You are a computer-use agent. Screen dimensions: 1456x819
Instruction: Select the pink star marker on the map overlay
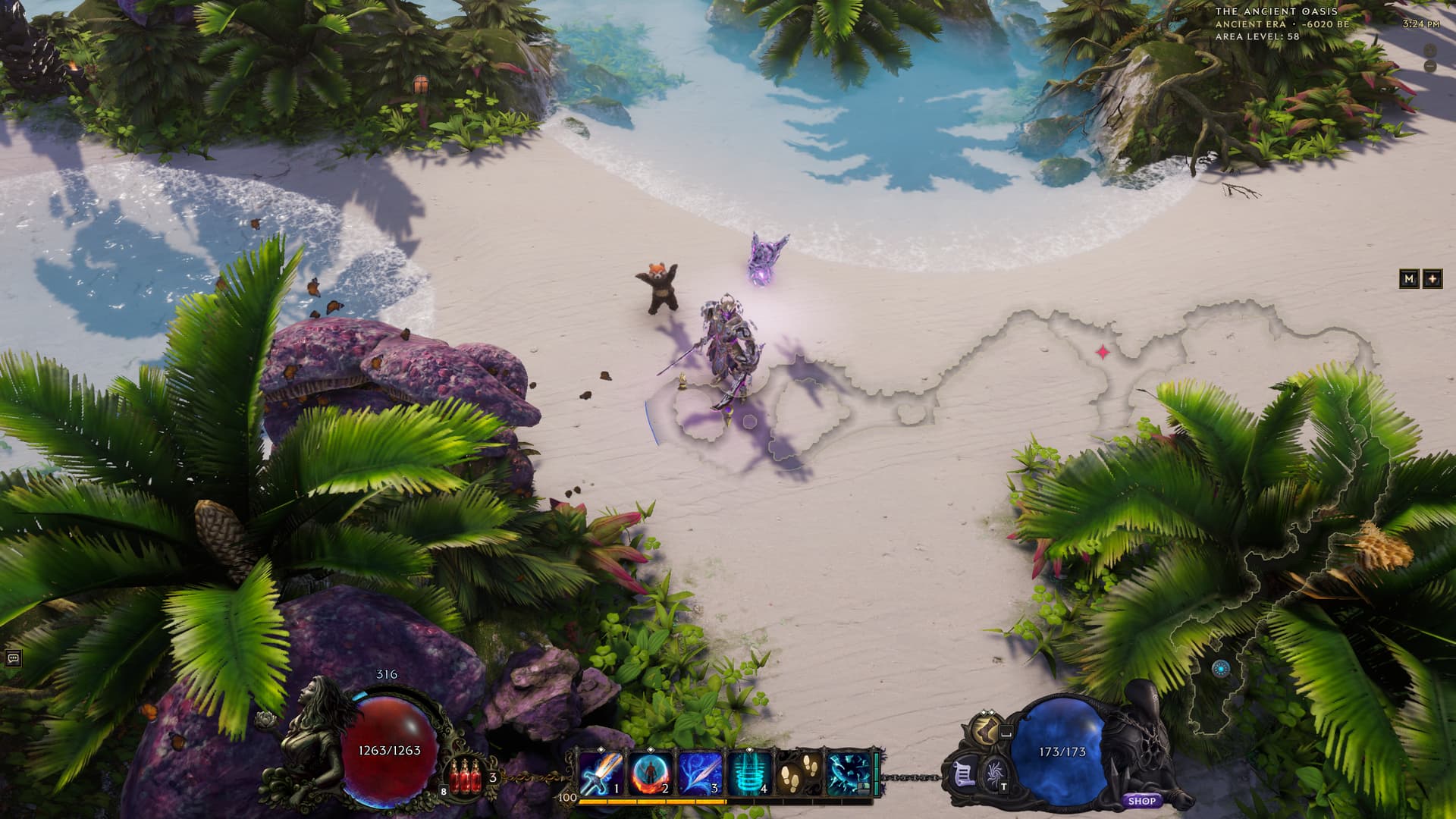point(1103,352)
